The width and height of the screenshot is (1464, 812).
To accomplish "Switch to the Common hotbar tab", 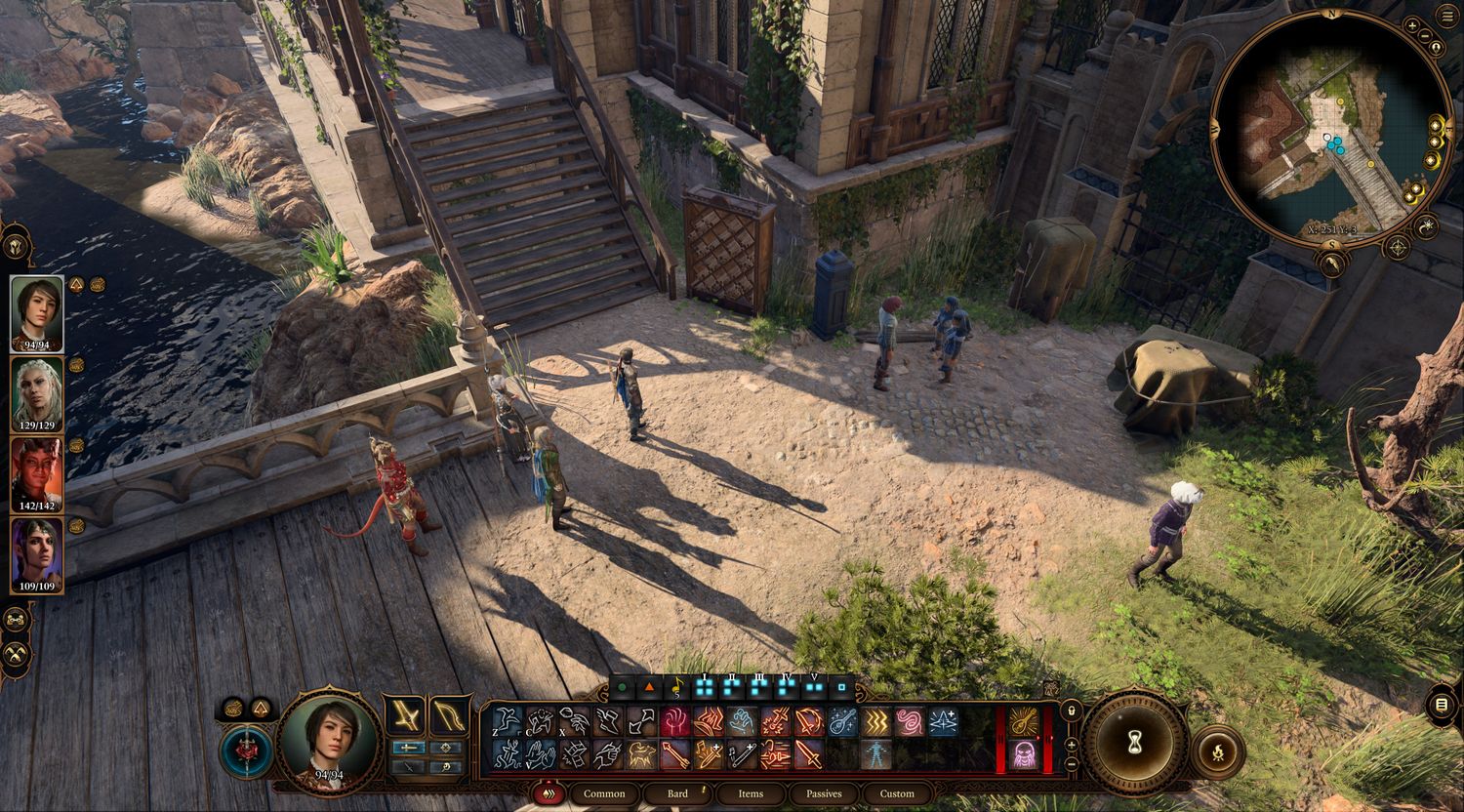I will pos(604,793).
